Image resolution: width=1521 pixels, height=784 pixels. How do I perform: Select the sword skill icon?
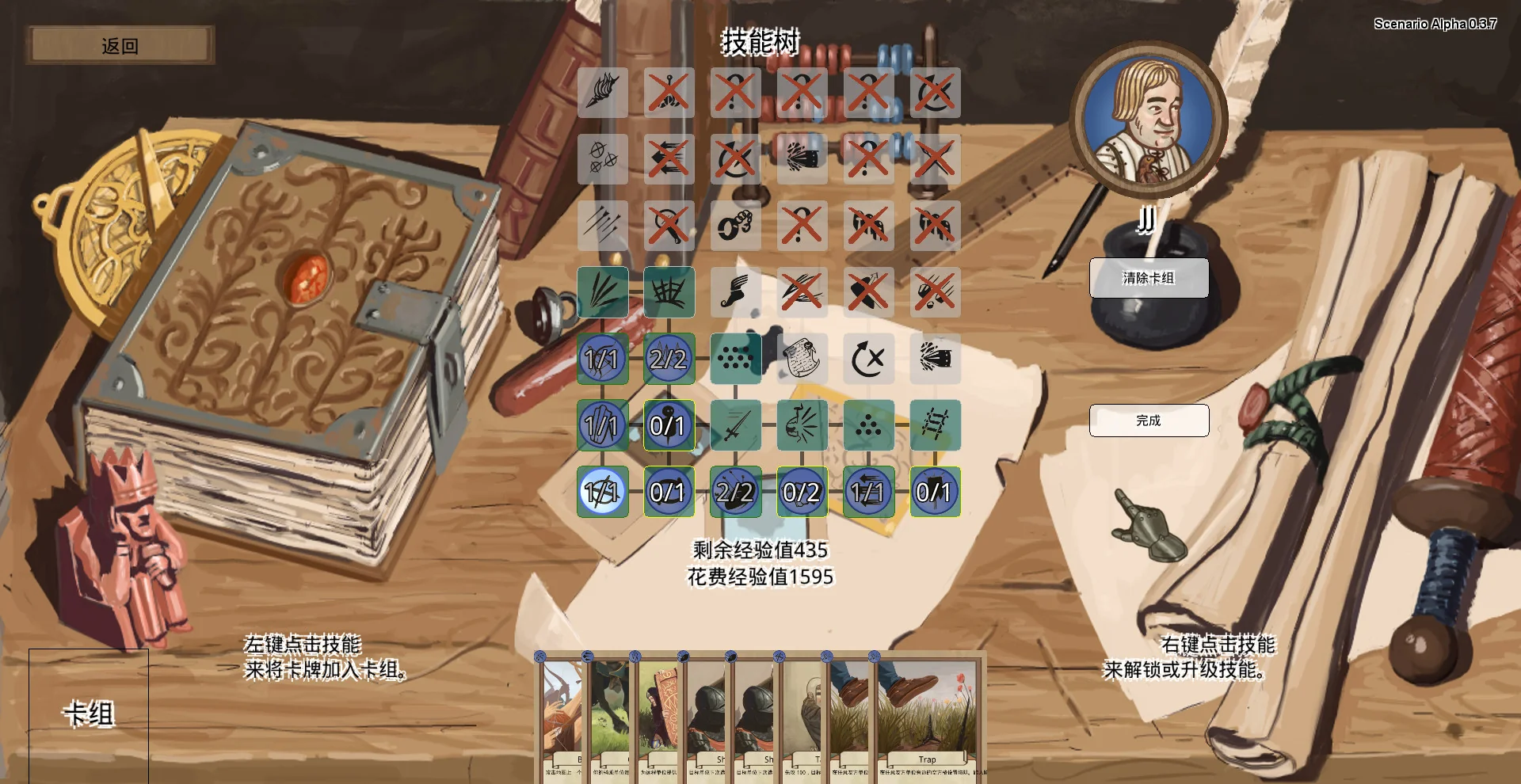[x=735, y=425]
